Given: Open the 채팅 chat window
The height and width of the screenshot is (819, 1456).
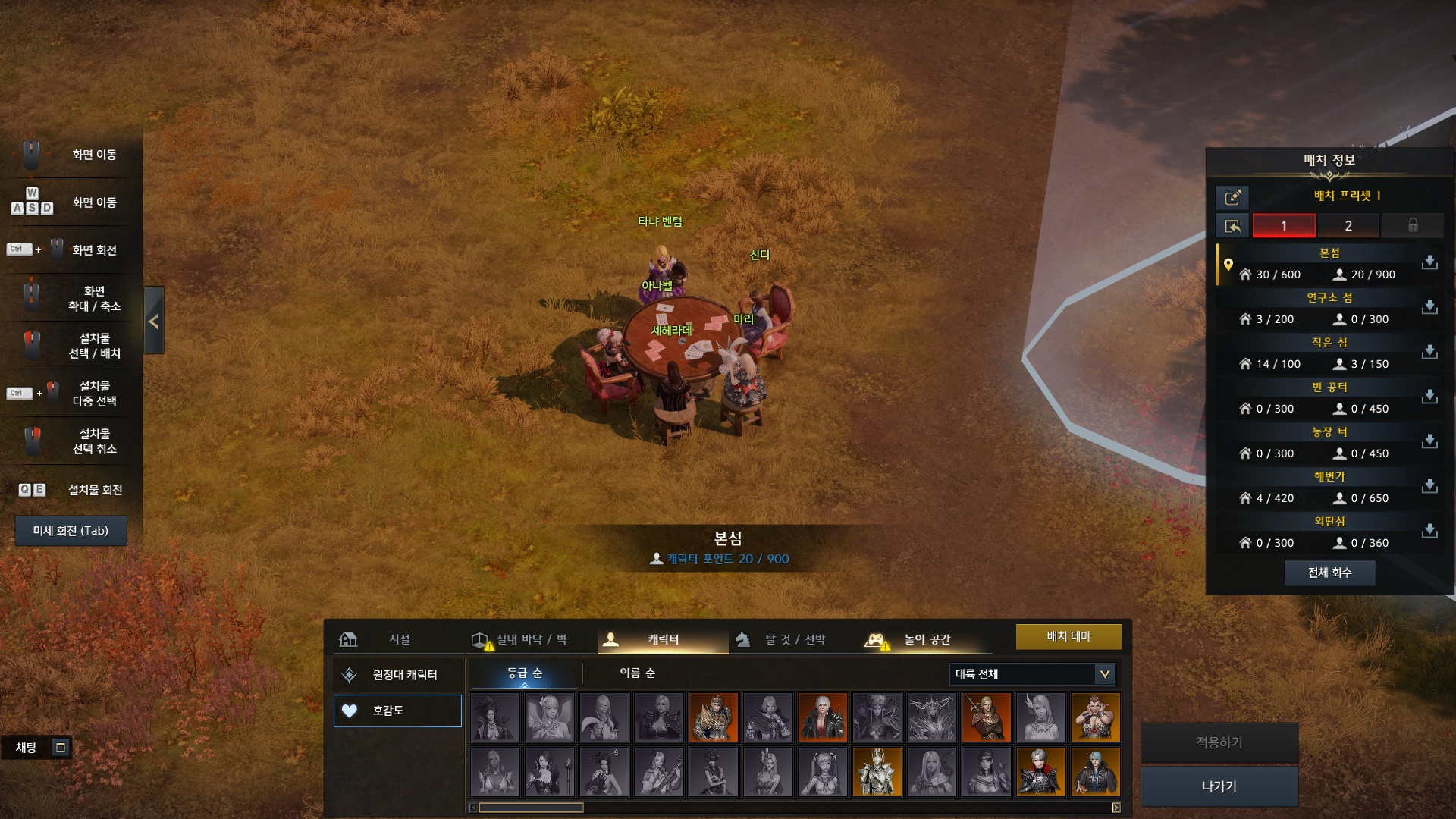Looking at the screenshot, I should (36, 748).
